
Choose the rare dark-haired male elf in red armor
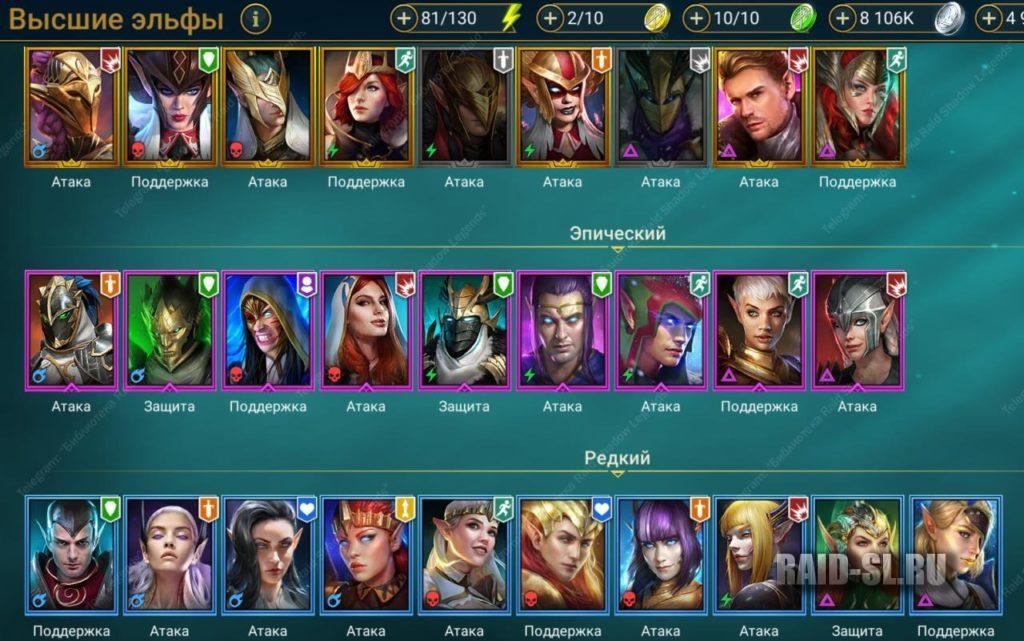[x=70, y=555]
